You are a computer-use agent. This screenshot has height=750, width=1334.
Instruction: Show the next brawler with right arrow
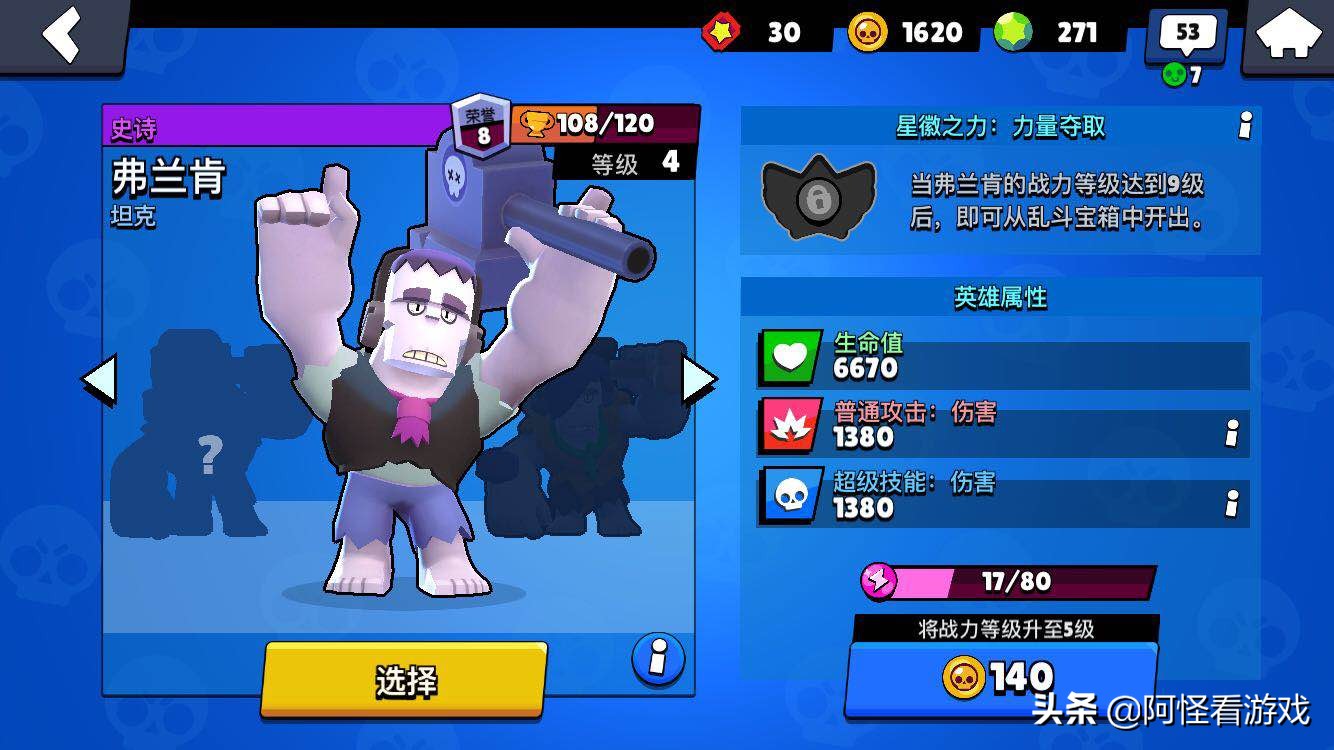pyautogui.click(x=698, y=381)
